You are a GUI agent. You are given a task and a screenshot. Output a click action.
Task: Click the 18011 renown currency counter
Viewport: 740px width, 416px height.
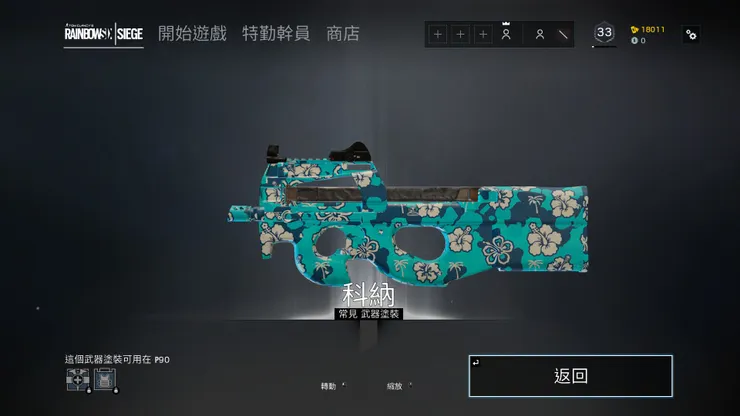click(649, 29)
